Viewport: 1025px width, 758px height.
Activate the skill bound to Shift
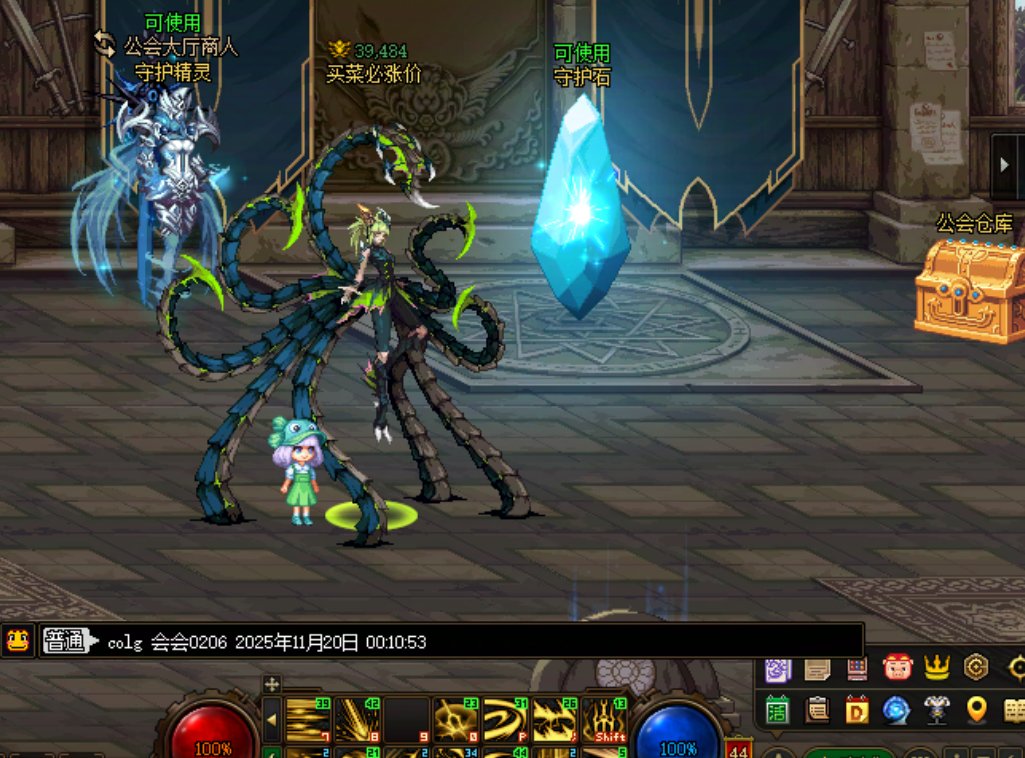606,718
